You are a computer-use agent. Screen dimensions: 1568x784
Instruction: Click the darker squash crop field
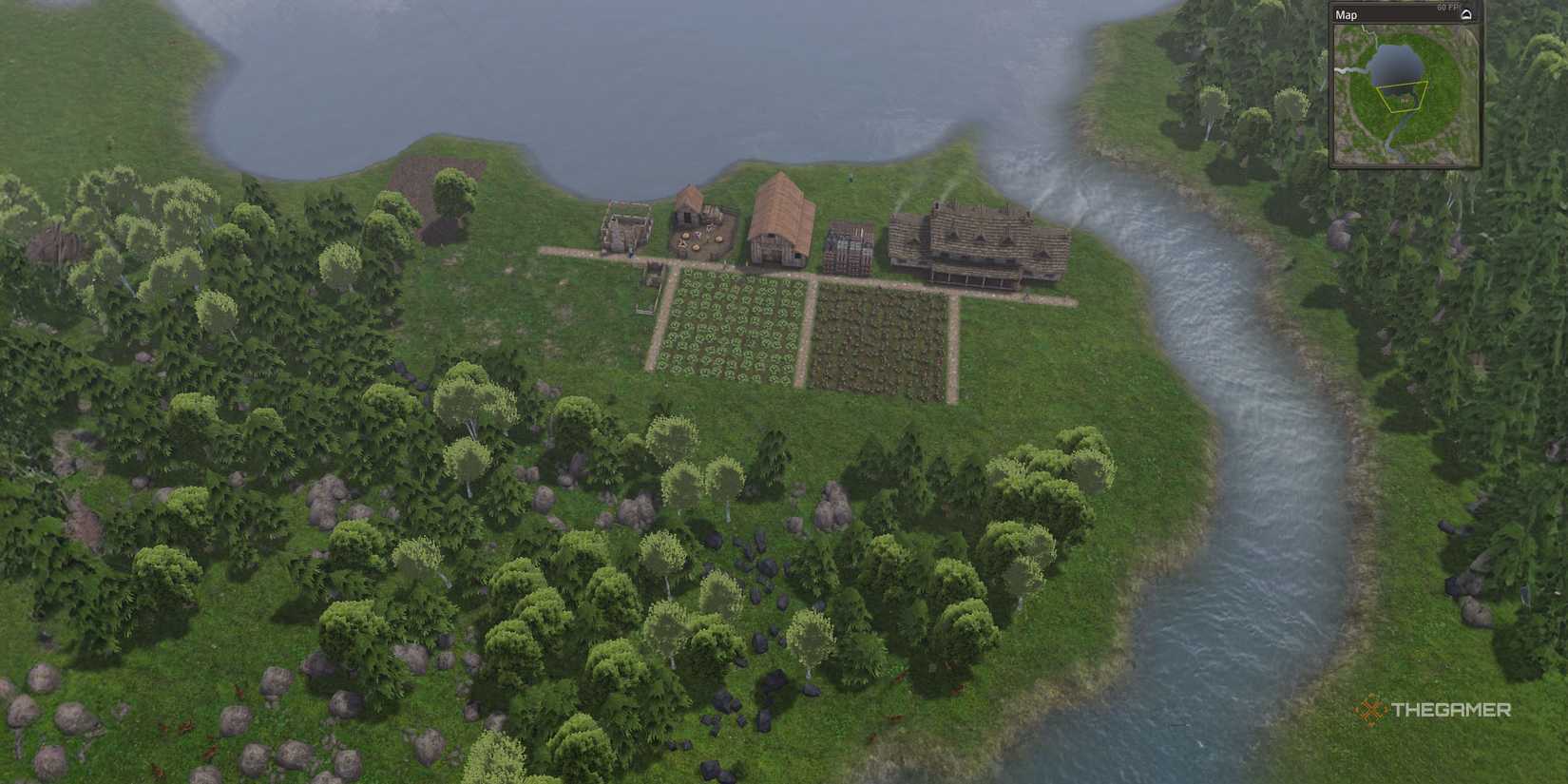(x=872, y=333)
